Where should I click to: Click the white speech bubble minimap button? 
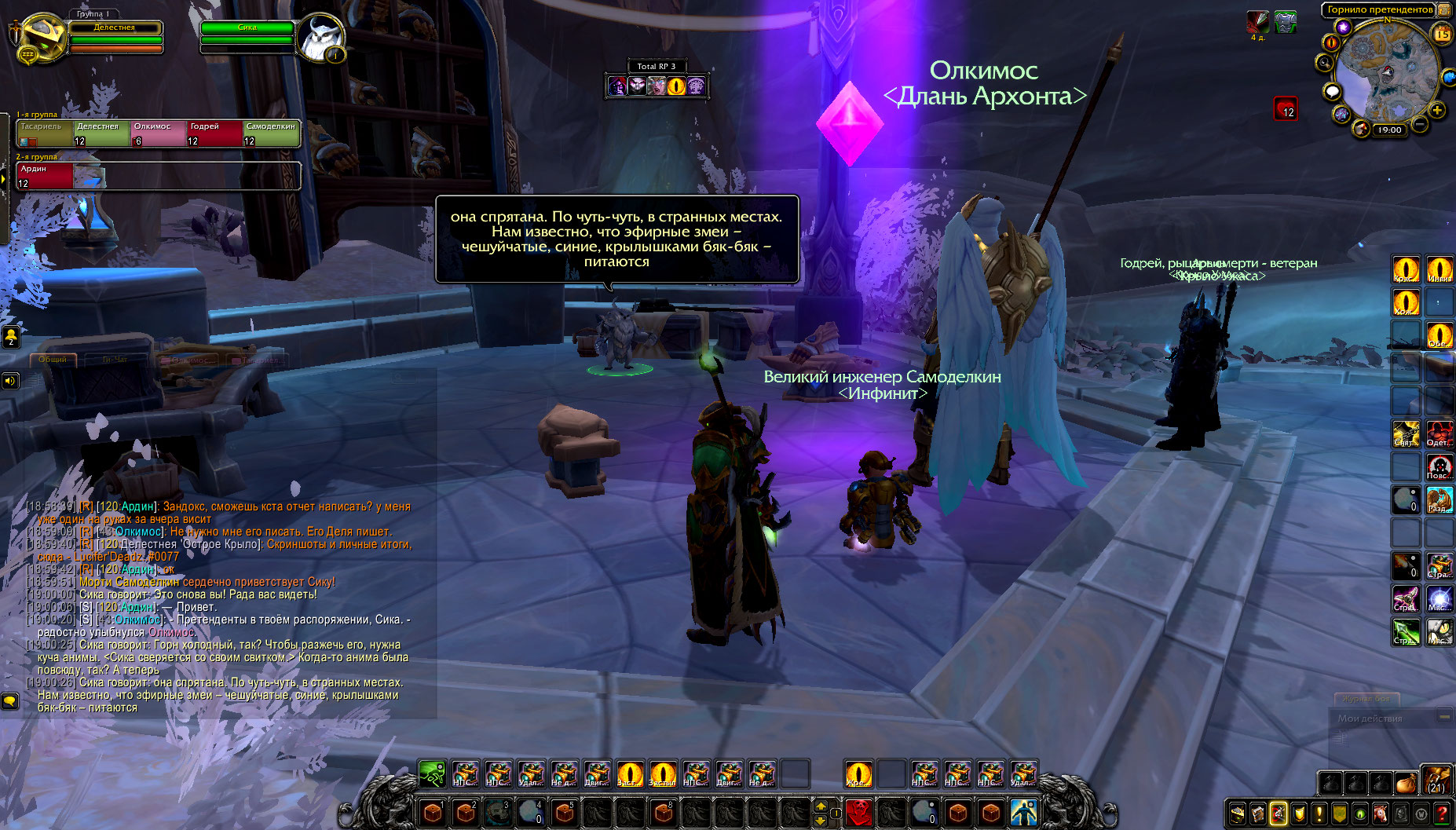(x=1332, y=92)
